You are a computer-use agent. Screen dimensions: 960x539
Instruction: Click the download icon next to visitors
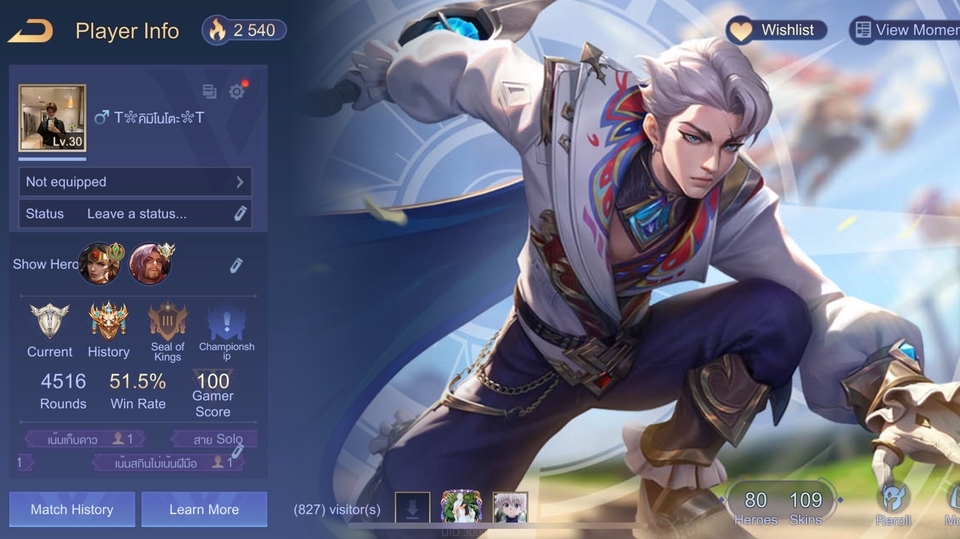coord(412,508)
